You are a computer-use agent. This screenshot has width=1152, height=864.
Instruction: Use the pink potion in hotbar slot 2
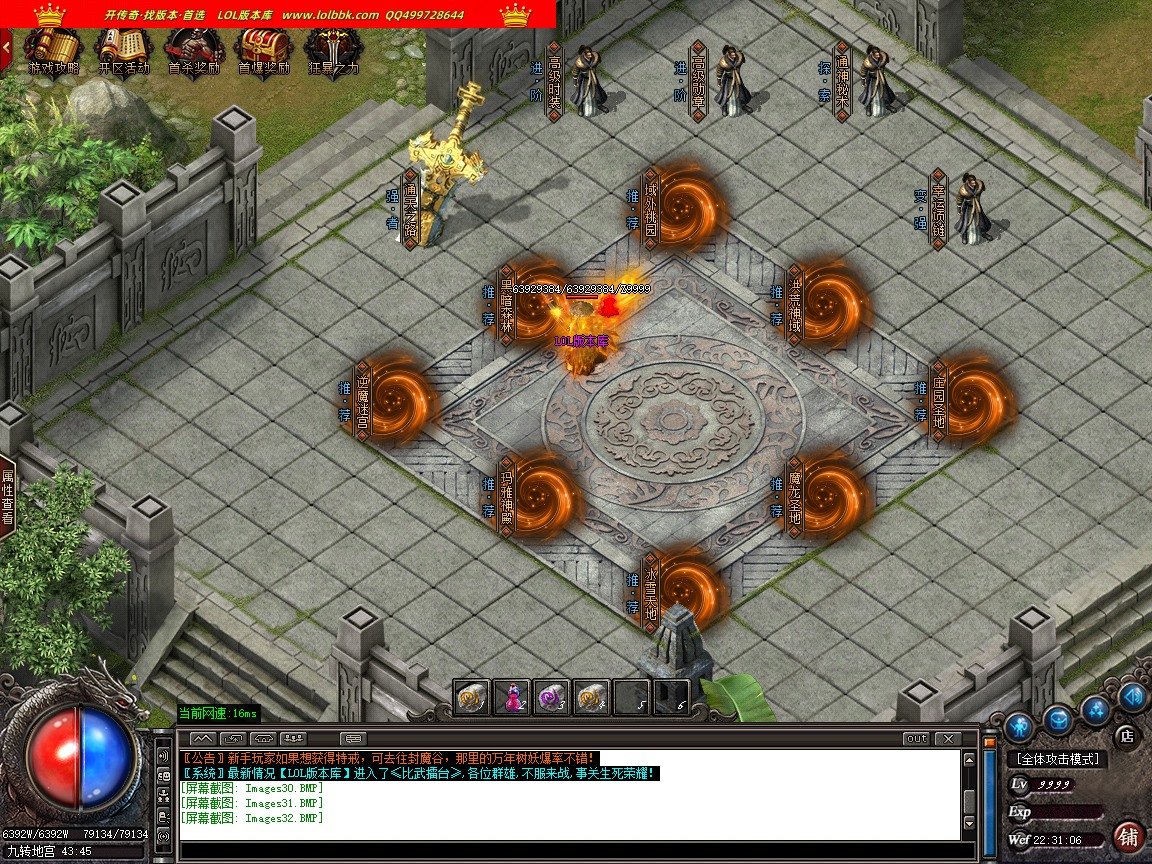[x=513, y=697]
